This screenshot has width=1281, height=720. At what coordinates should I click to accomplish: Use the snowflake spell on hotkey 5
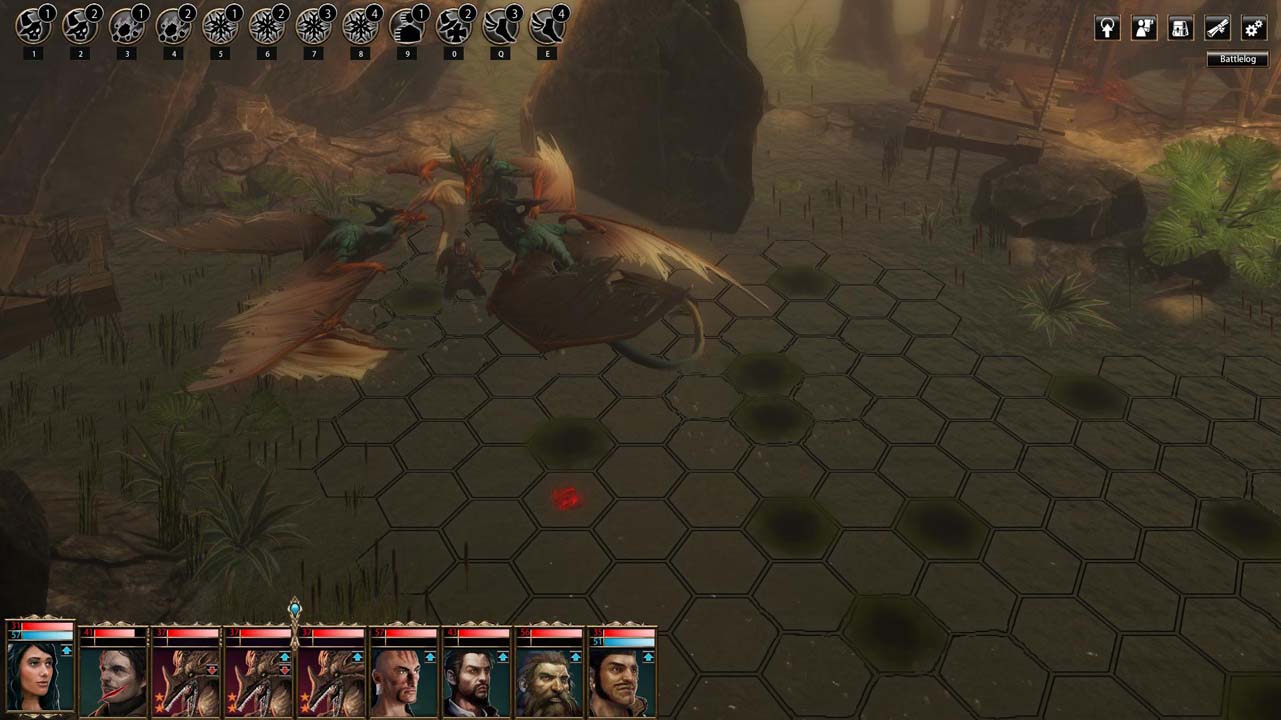[x=220, y=26]
